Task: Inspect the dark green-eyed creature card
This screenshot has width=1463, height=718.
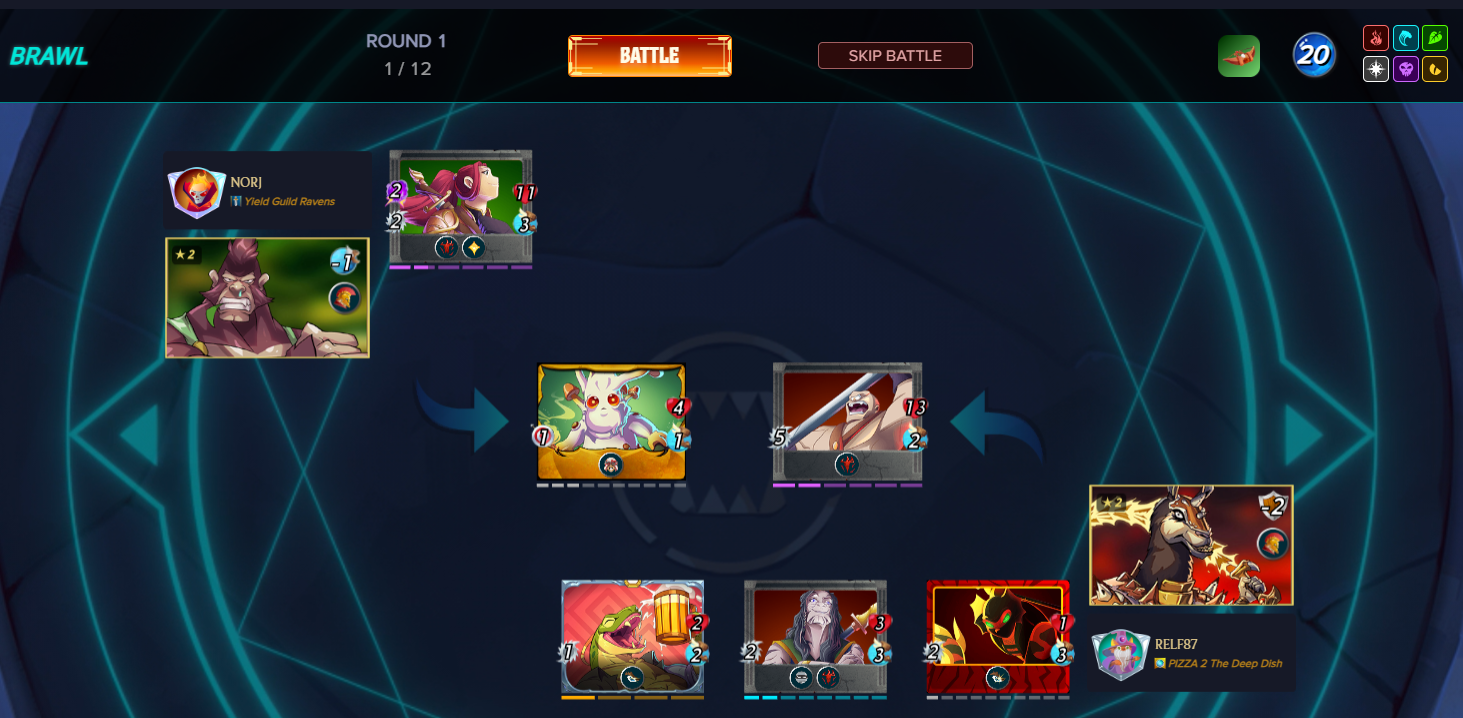Action: (x=998, y=636)
